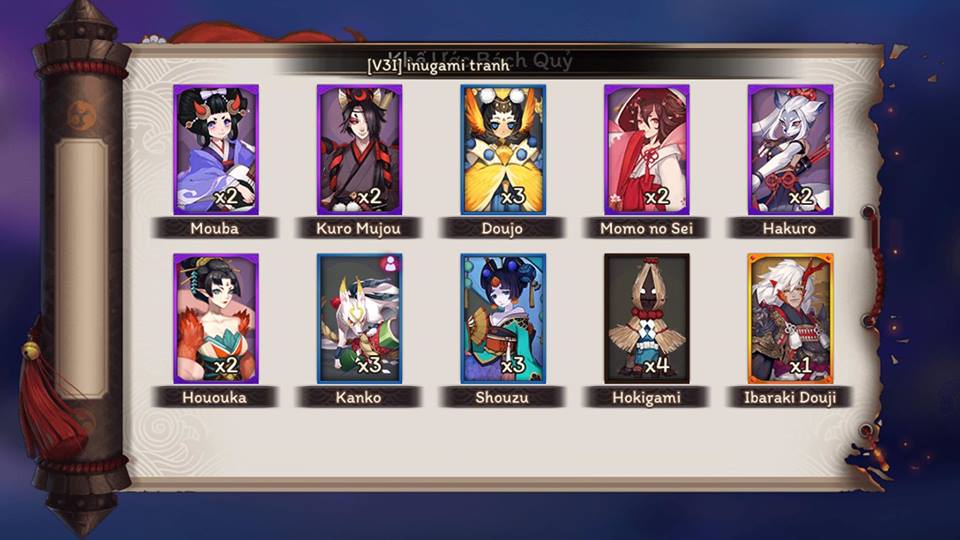Viewport: 960px width, 540px height.
Task: Choose the Kuro Mujou card
Action: 359,150
